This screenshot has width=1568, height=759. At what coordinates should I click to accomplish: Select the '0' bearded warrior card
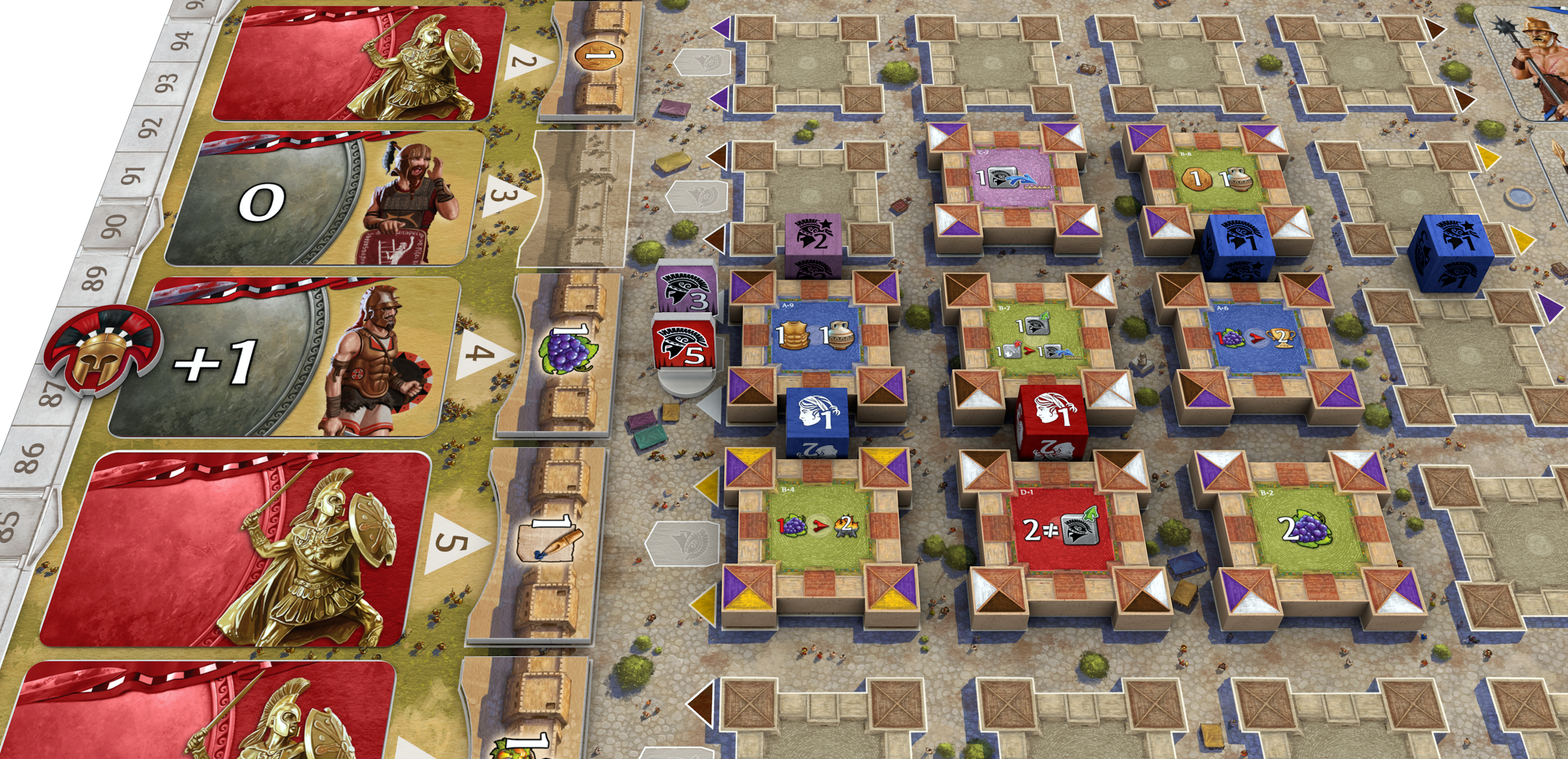coord(323,198)
